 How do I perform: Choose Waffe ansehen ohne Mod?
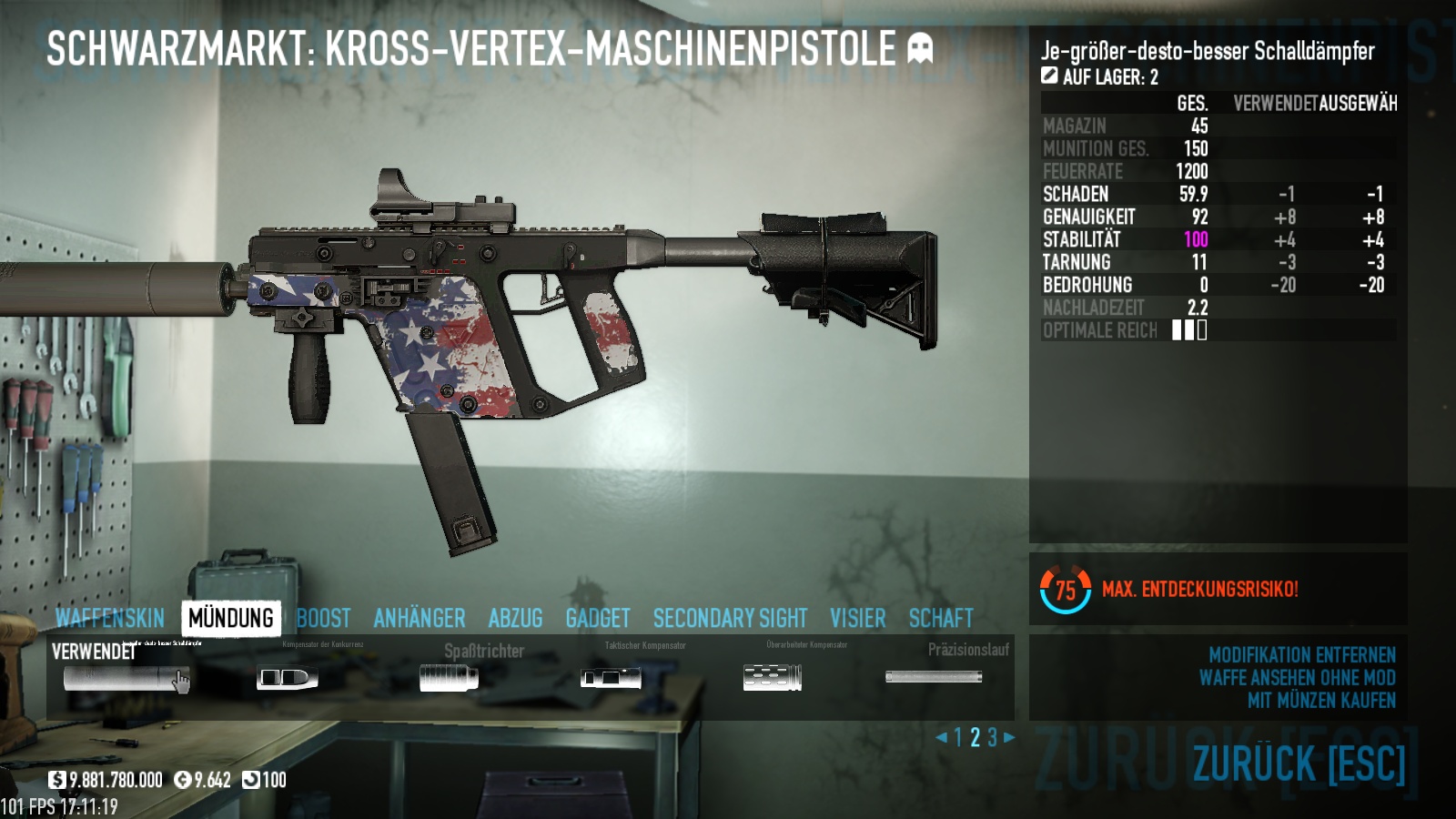coord(1297,678)
